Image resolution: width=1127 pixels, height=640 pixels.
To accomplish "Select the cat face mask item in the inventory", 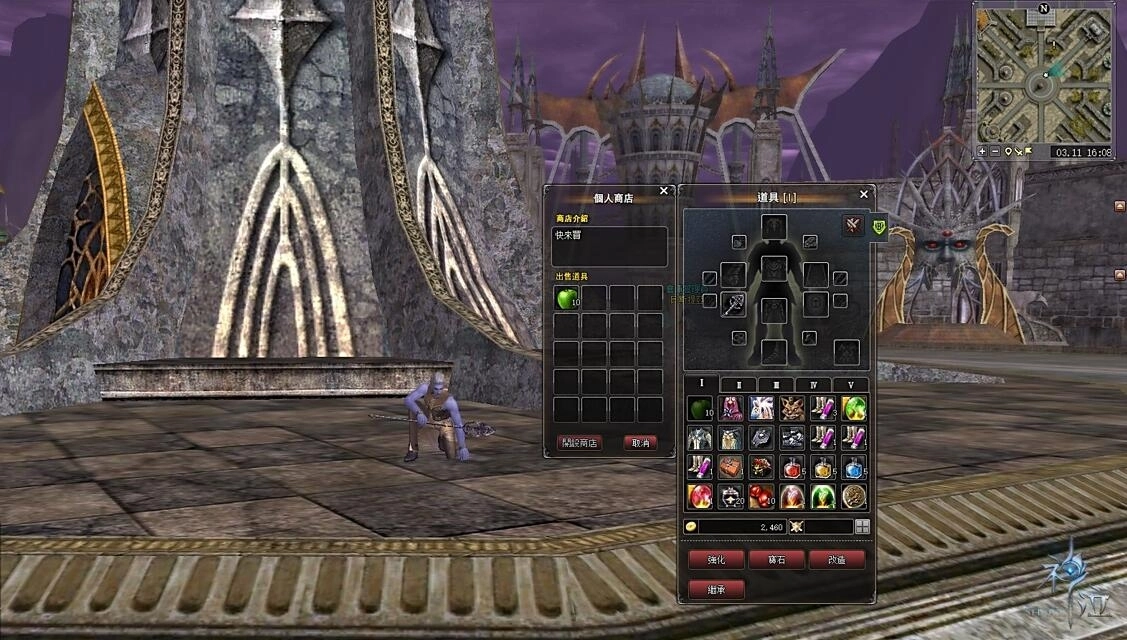I will tap(792, 408).
